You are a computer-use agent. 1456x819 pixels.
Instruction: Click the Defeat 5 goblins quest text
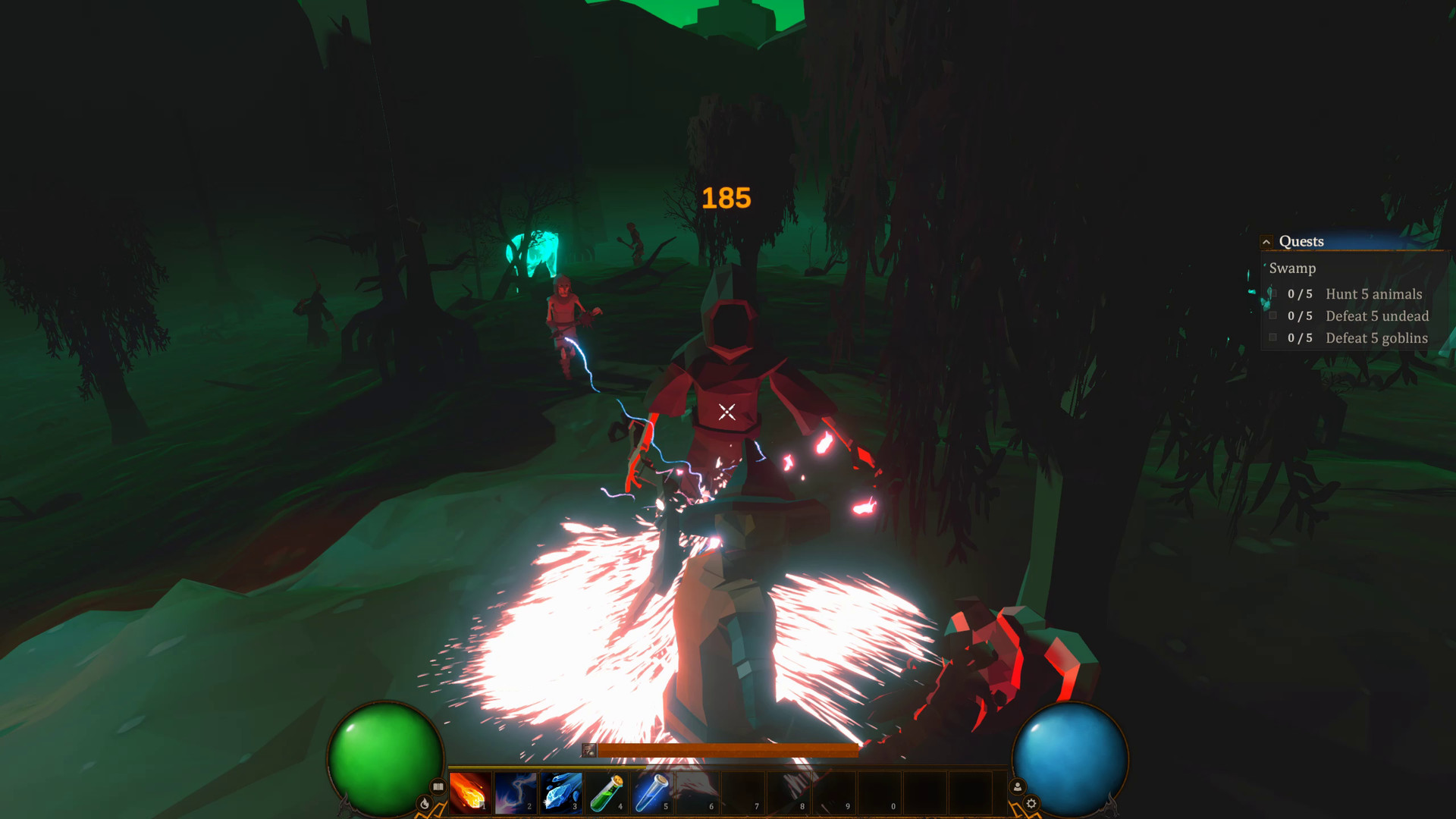click(x=1376, y=338)
